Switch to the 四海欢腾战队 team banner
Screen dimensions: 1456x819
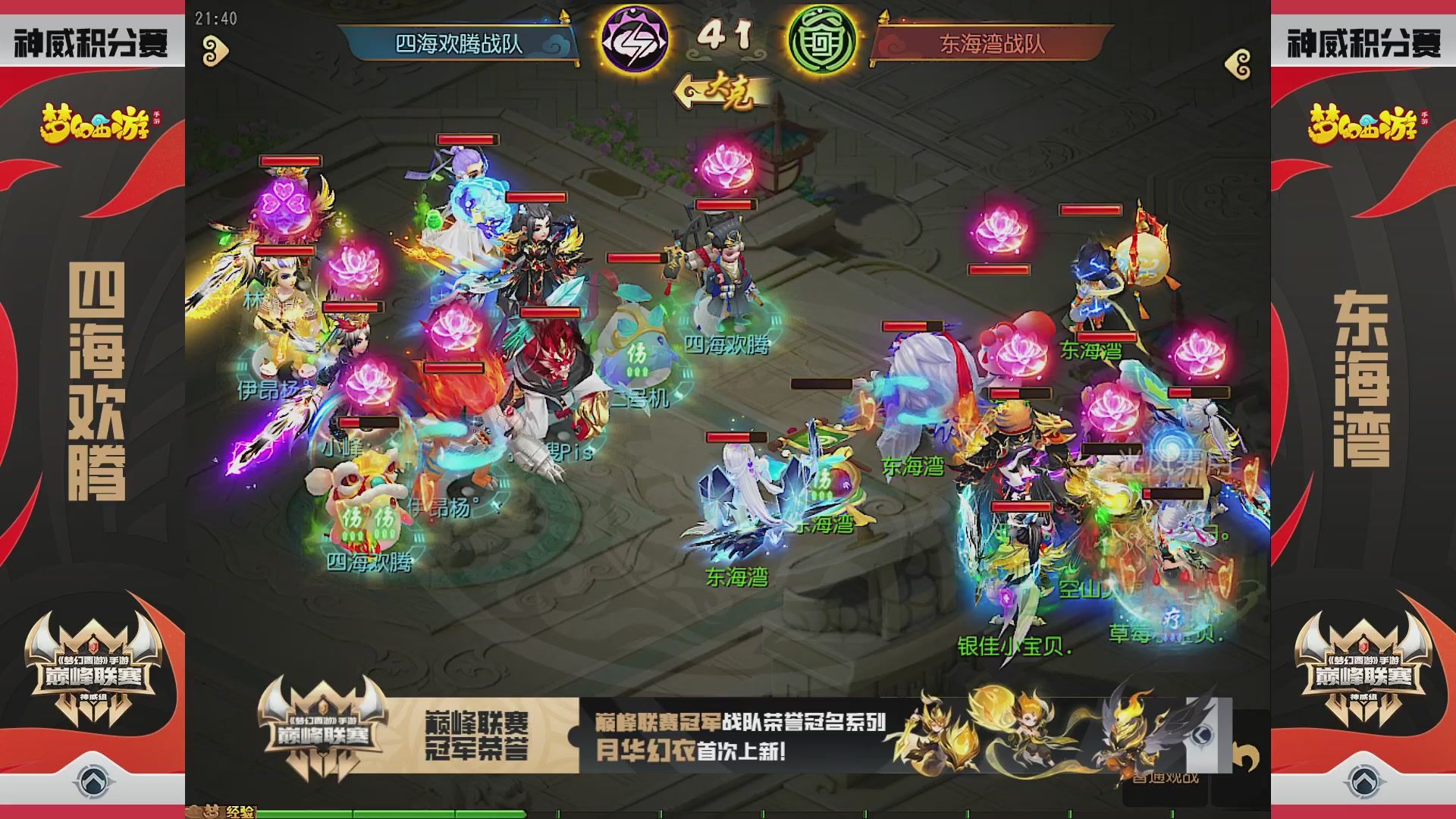click(x=459, y=44)
